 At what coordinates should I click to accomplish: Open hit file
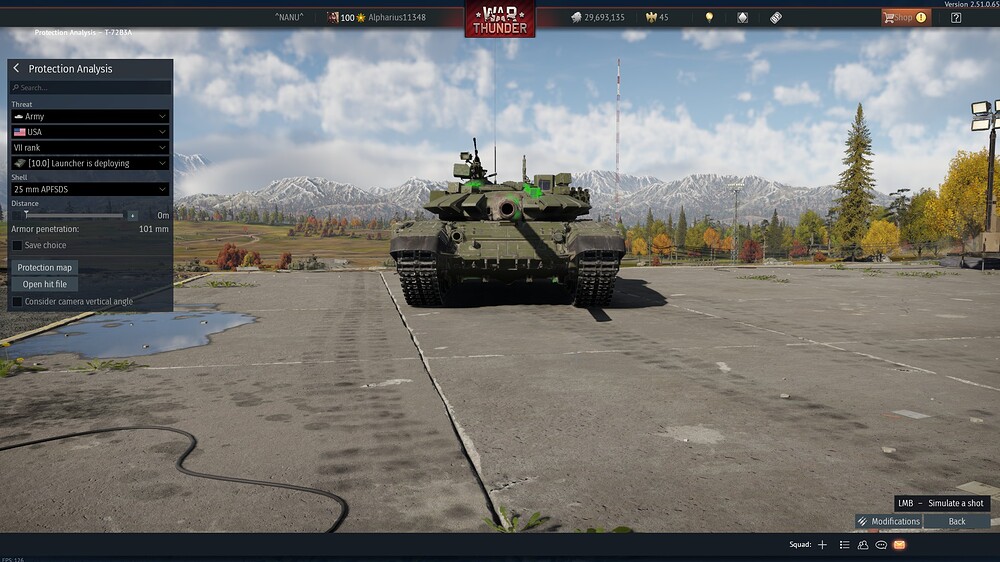[45, 284]
